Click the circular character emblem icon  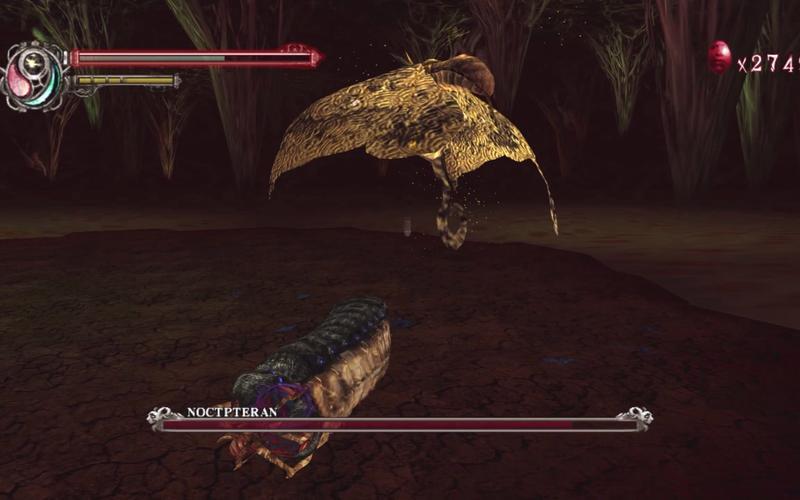pos(33,74)
